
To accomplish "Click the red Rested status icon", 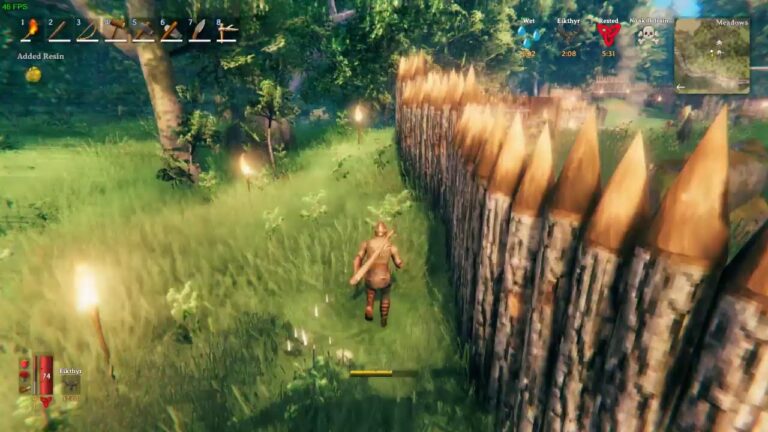I will pyautogui.click(x=608, y=36).
